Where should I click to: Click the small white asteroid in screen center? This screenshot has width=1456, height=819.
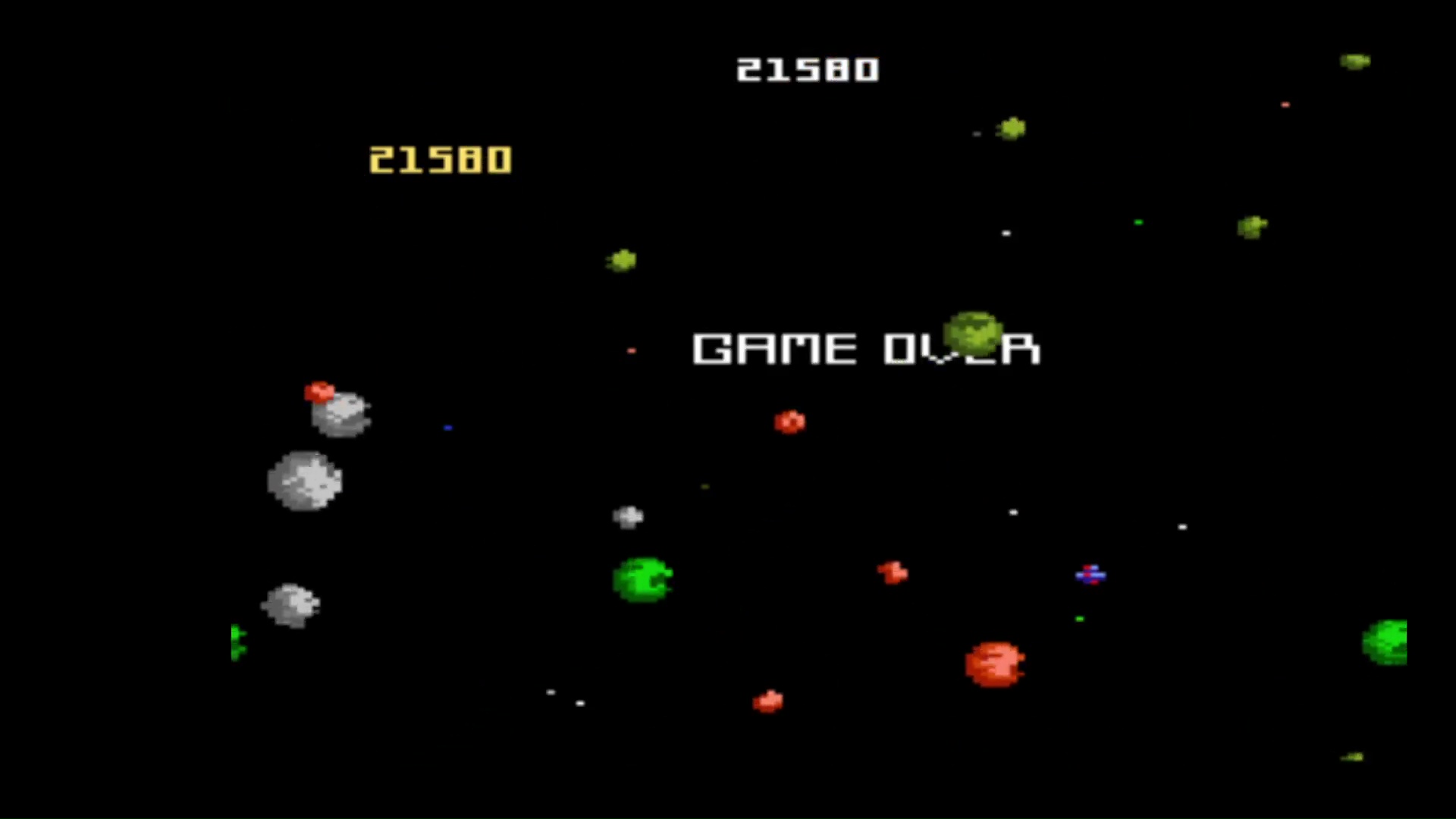[628, 516]
